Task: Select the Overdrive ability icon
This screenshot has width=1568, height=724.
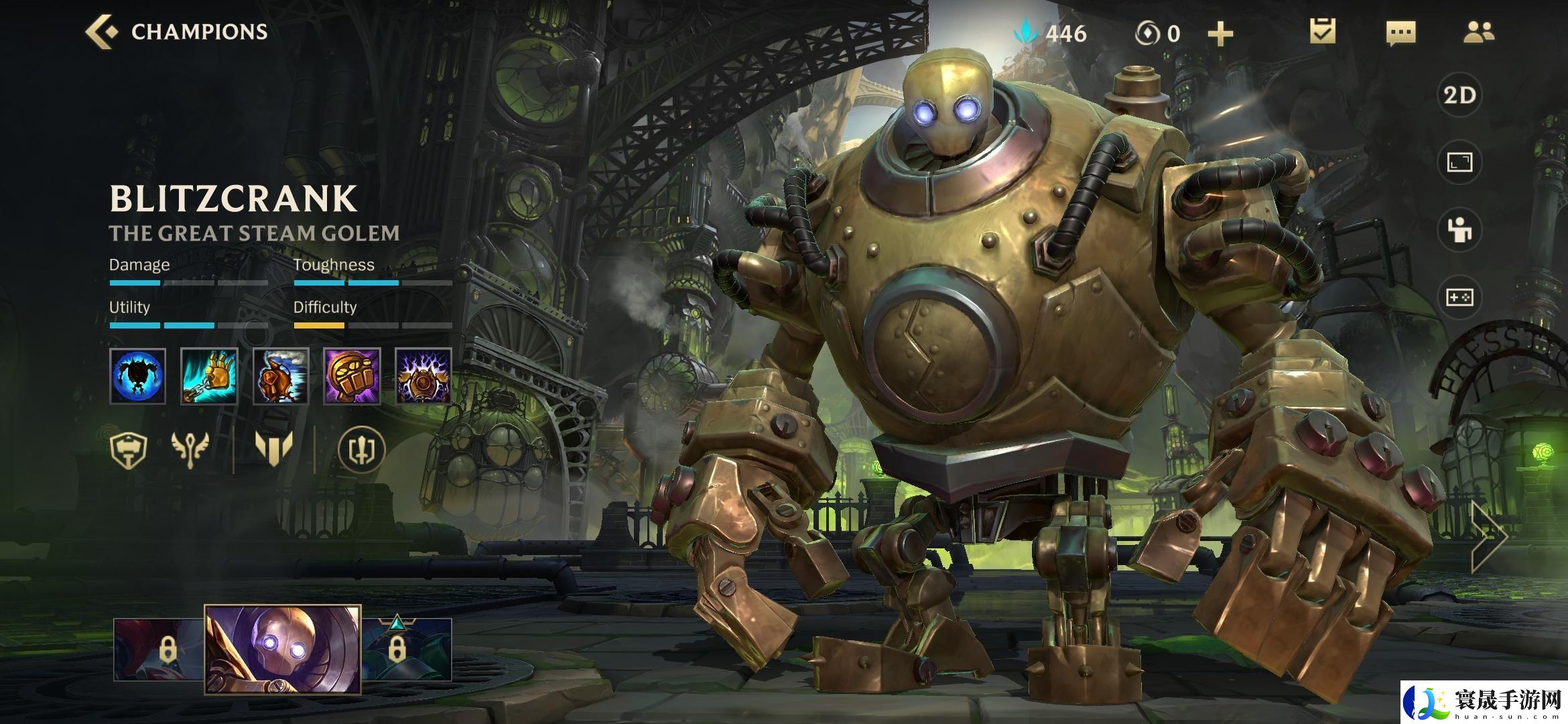Action: pyautogui.click(x=281, y=376)
